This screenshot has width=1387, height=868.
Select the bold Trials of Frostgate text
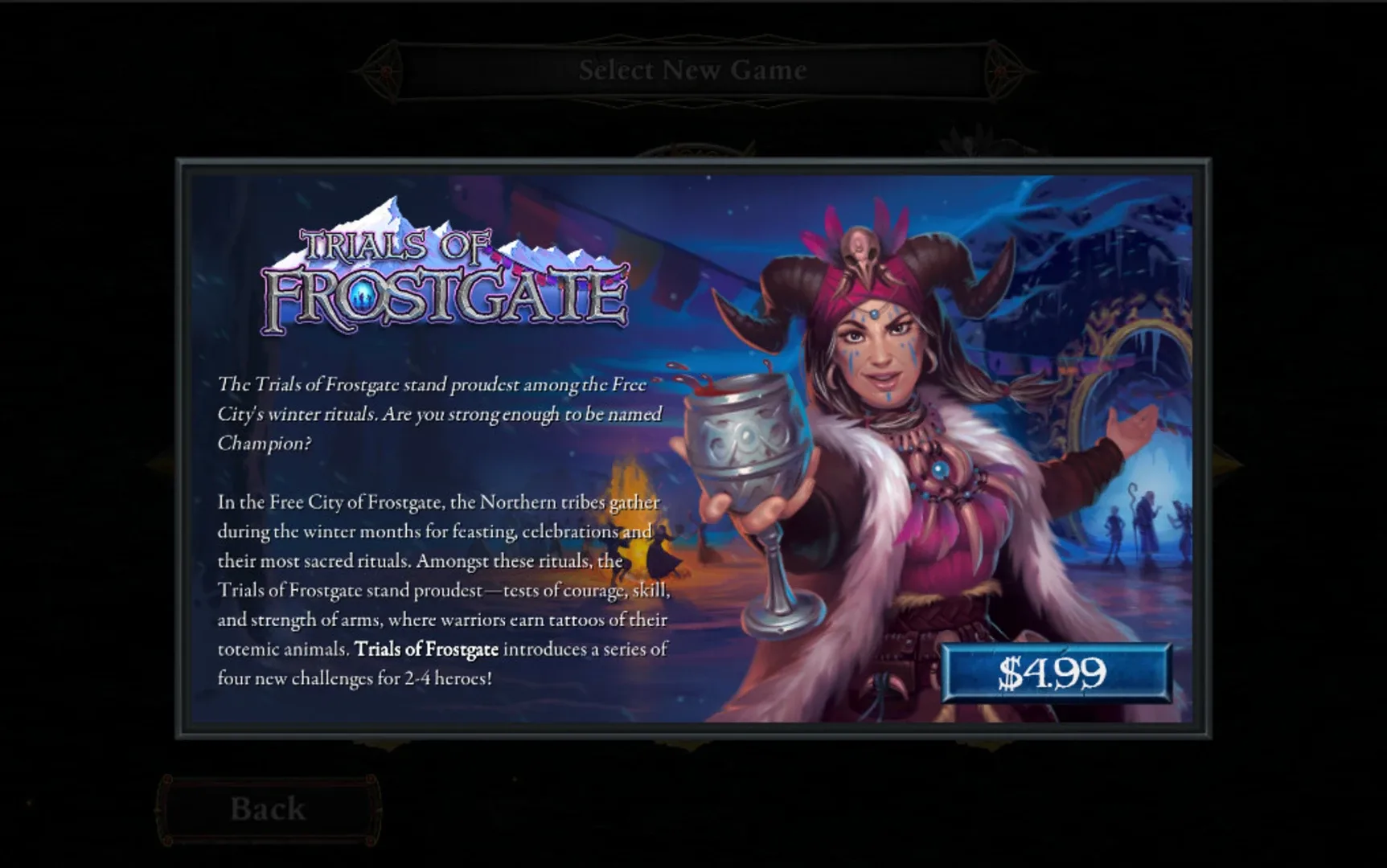(428, 650)
